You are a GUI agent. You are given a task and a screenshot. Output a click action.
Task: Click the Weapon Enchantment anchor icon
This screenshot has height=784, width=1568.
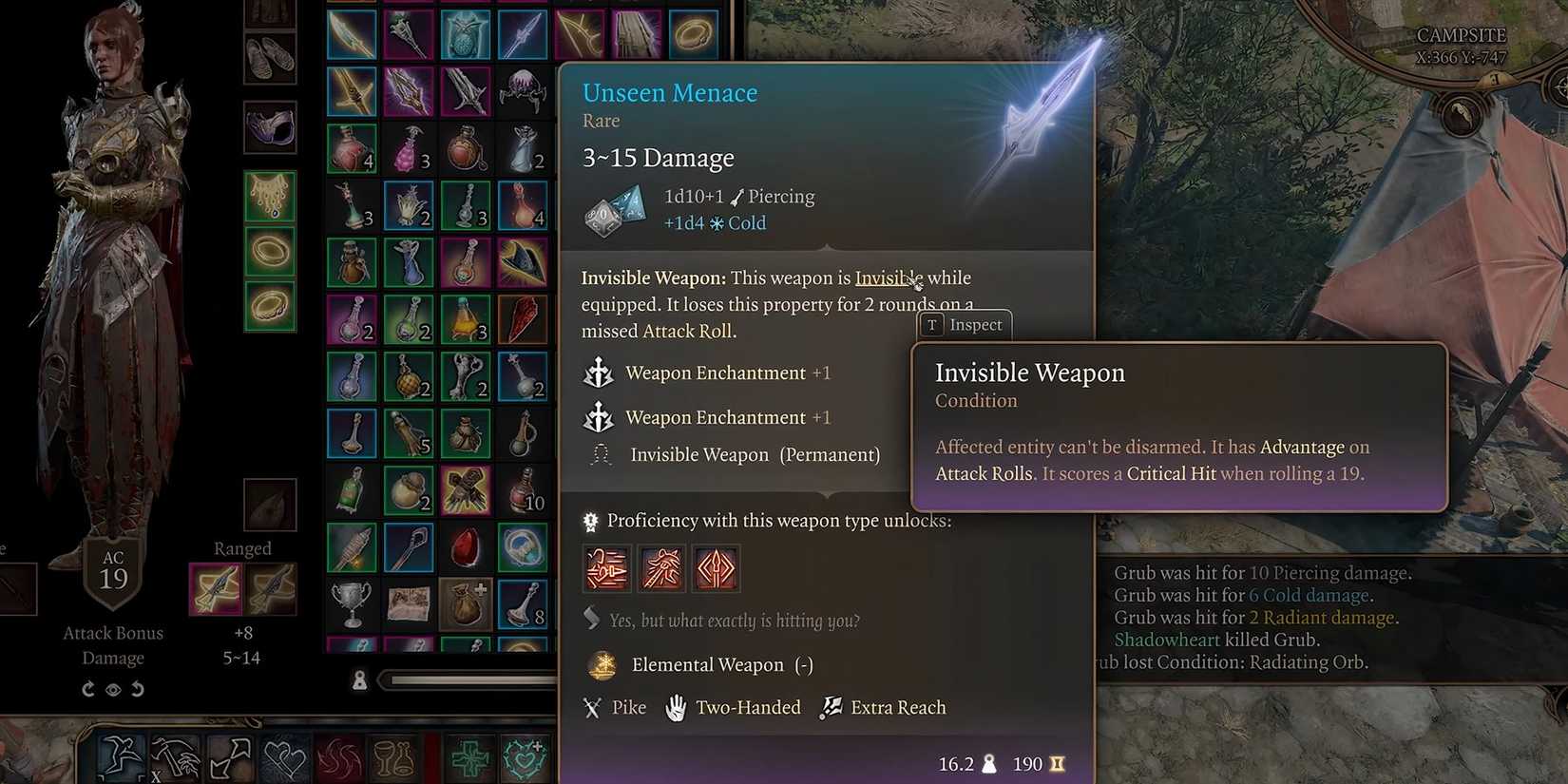coord(597,373)
